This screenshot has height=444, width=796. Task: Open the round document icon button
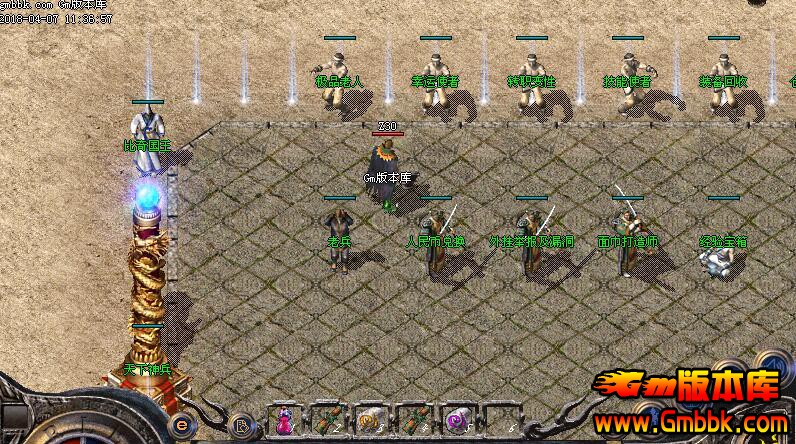tap(240, 424)
